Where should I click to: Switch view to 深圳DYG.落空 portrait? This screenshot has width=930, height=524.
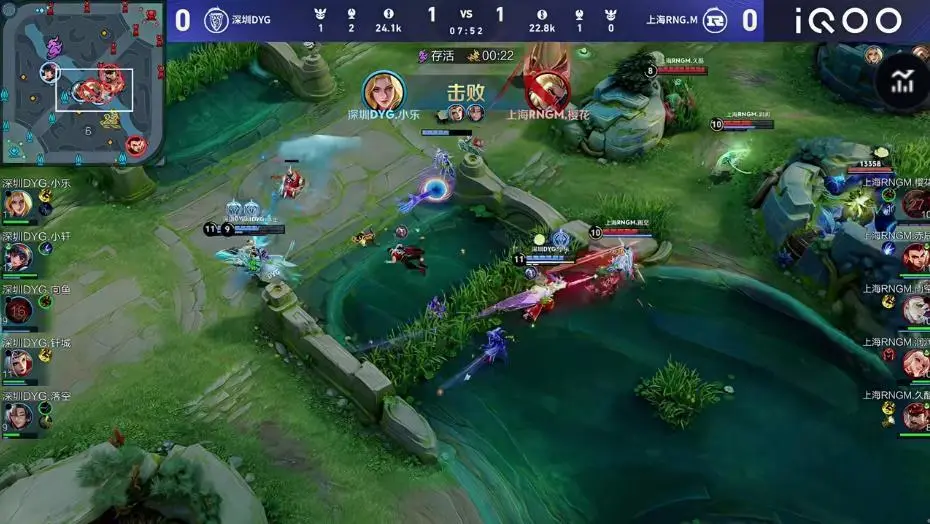(x=17, y=415)
